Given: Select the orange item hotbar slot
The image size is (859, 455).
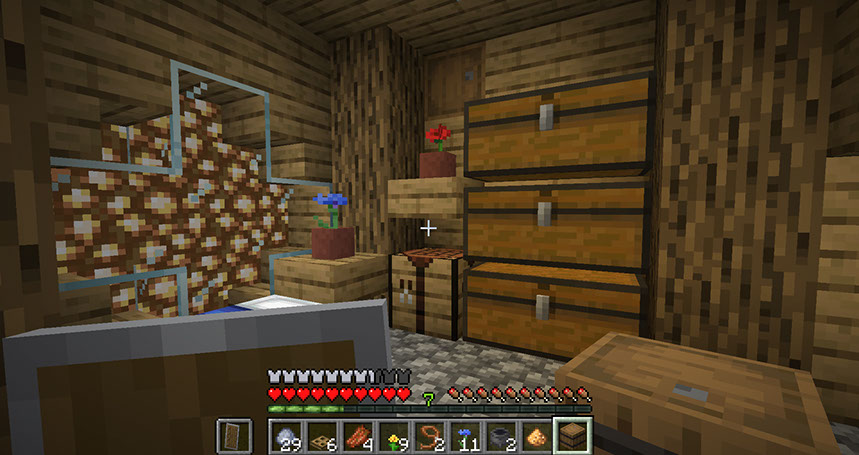Looking at the screenshot, I should (537, 435).
